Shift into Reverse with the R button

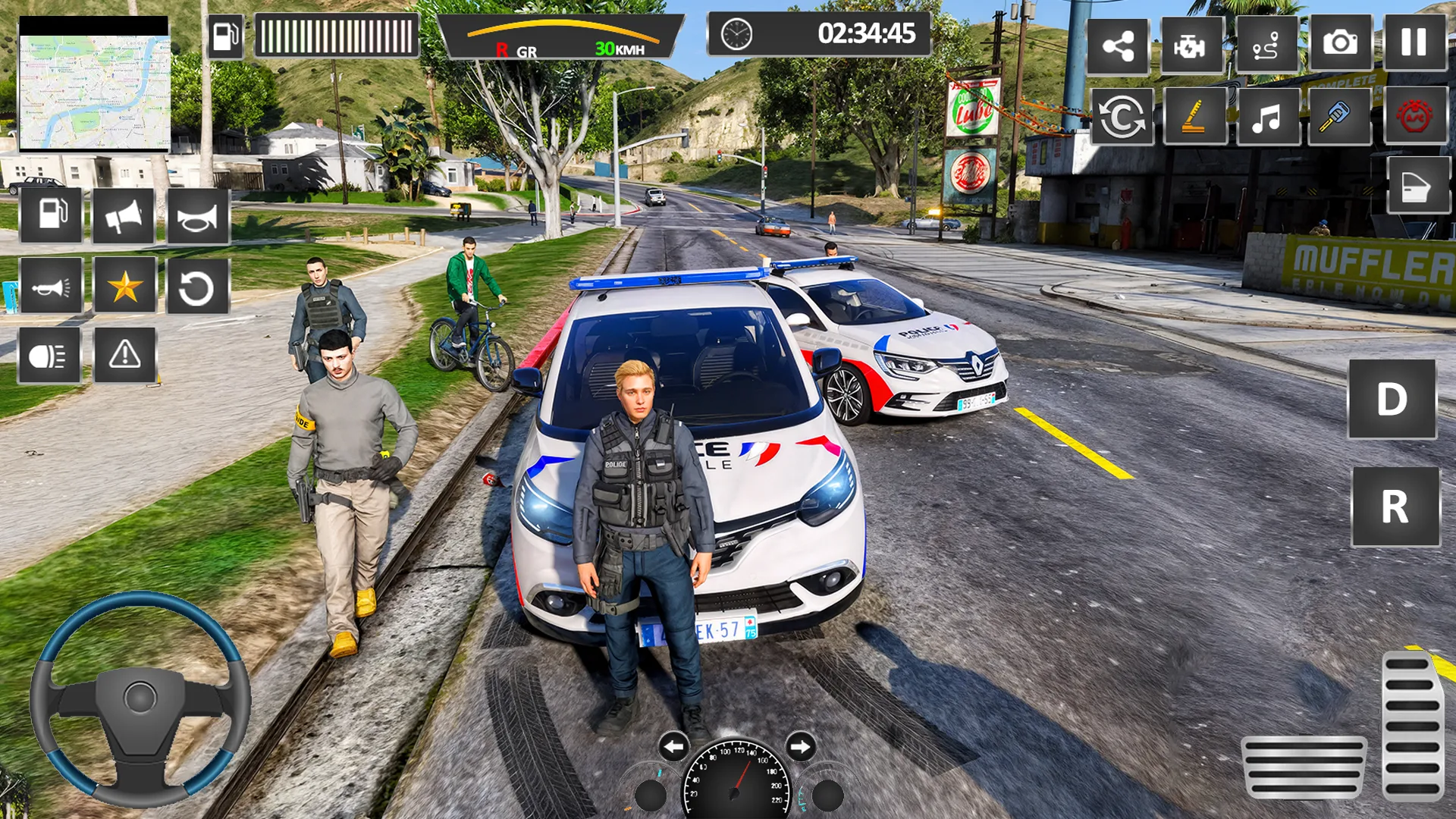[x=1395, y=507]
